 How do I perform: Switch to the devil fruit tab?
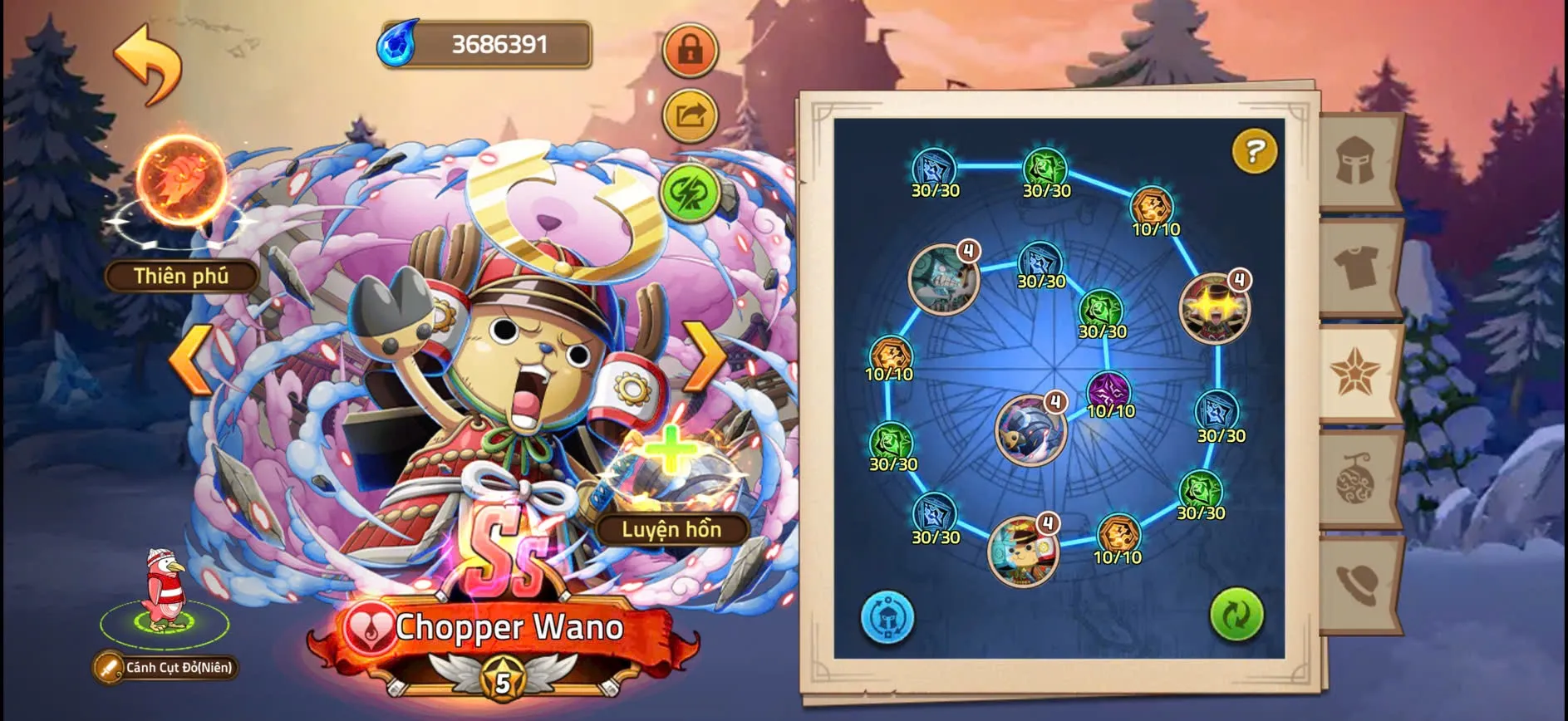coord(1357,479)
